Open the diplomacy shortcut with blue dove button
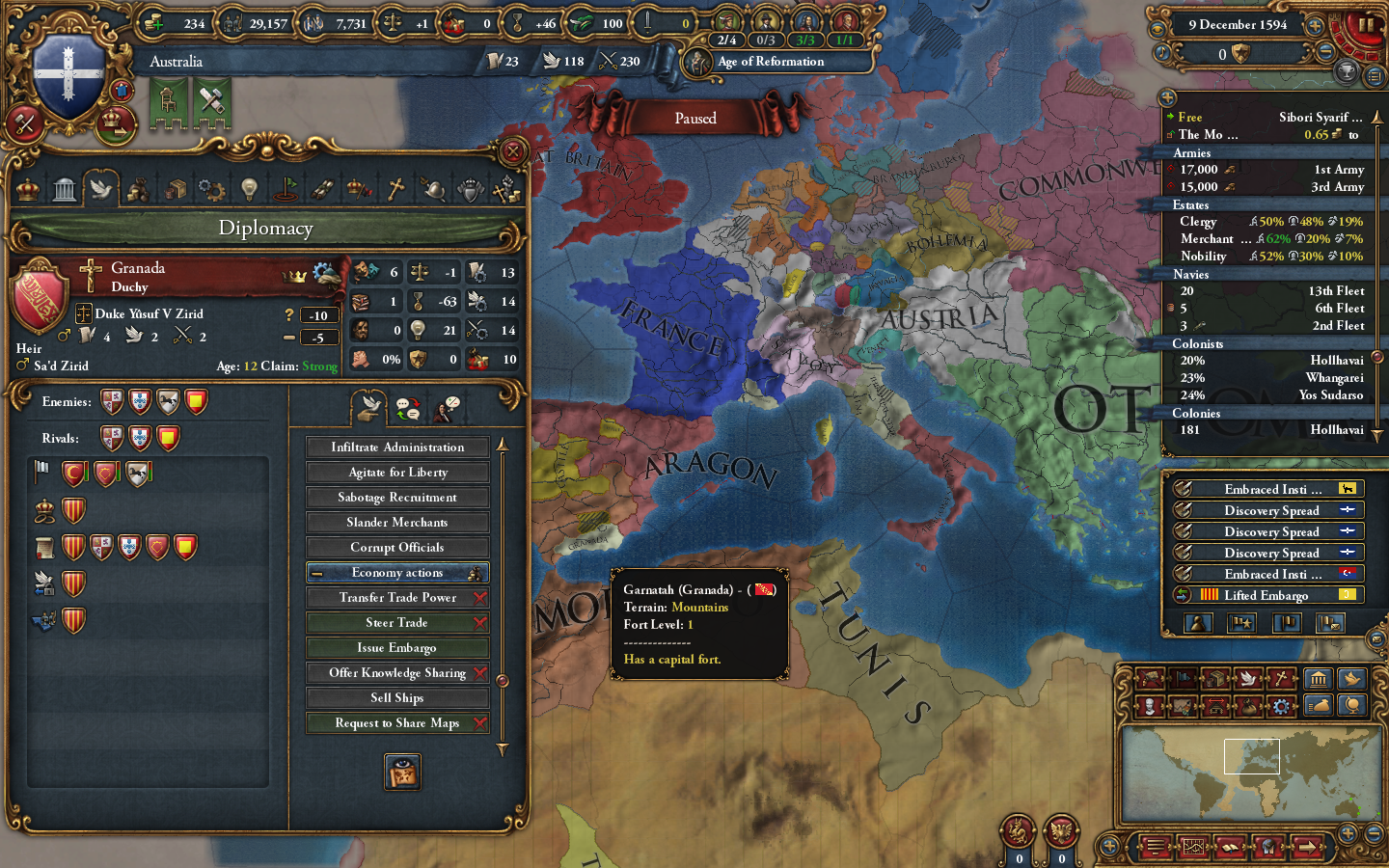Image resolution: width=1389 pixels, height=868 pixels. (1350, 678)
